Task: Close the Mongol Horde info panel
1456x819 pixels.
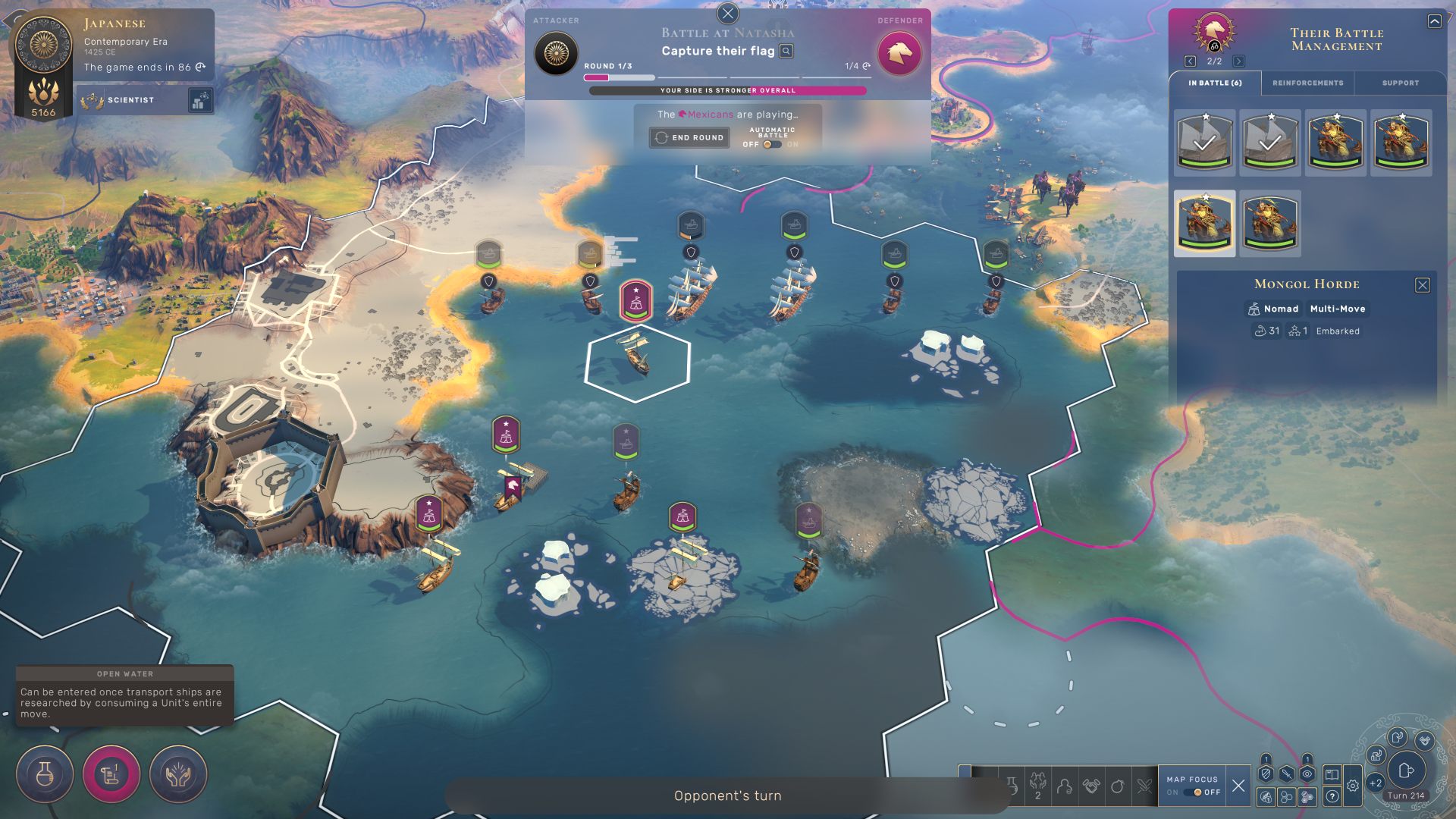Action: coord(1422,284)
